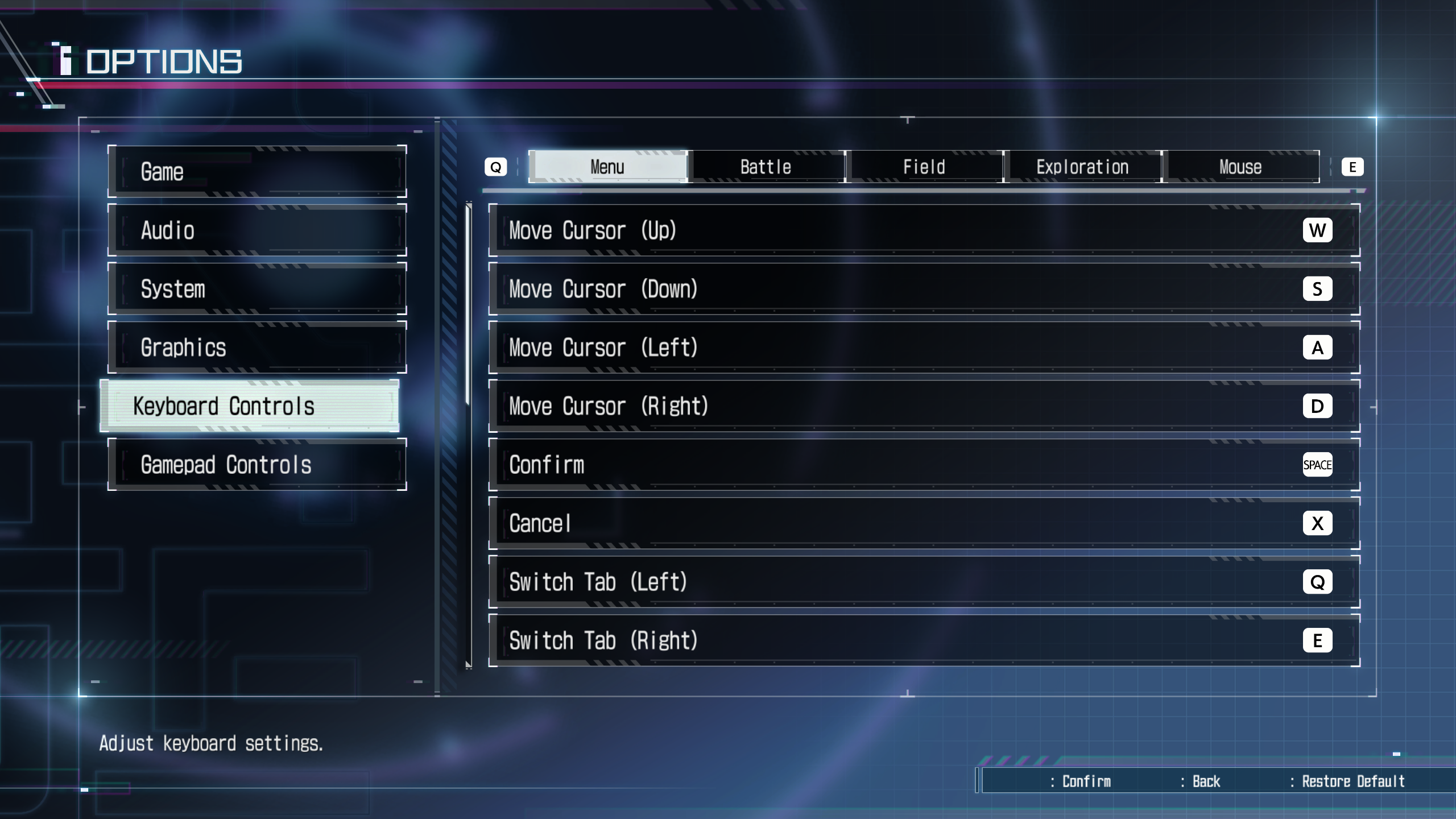Edit the Switch Tab (Right) binding
This screenshot has height=819, width=1456.
[924, 640]
